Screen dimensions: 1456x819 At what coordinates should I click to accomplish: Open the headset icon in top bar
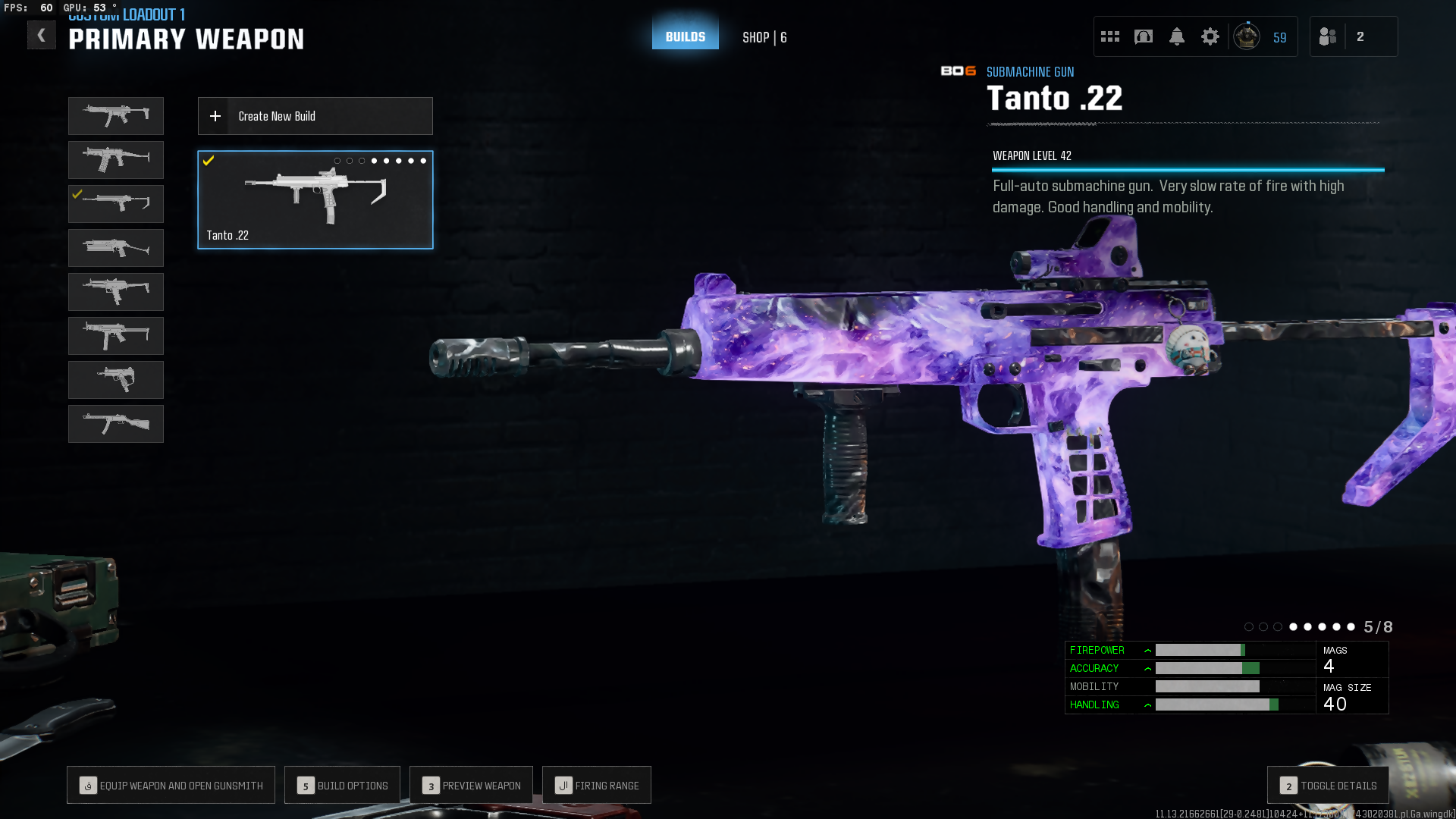point(1144,36)
